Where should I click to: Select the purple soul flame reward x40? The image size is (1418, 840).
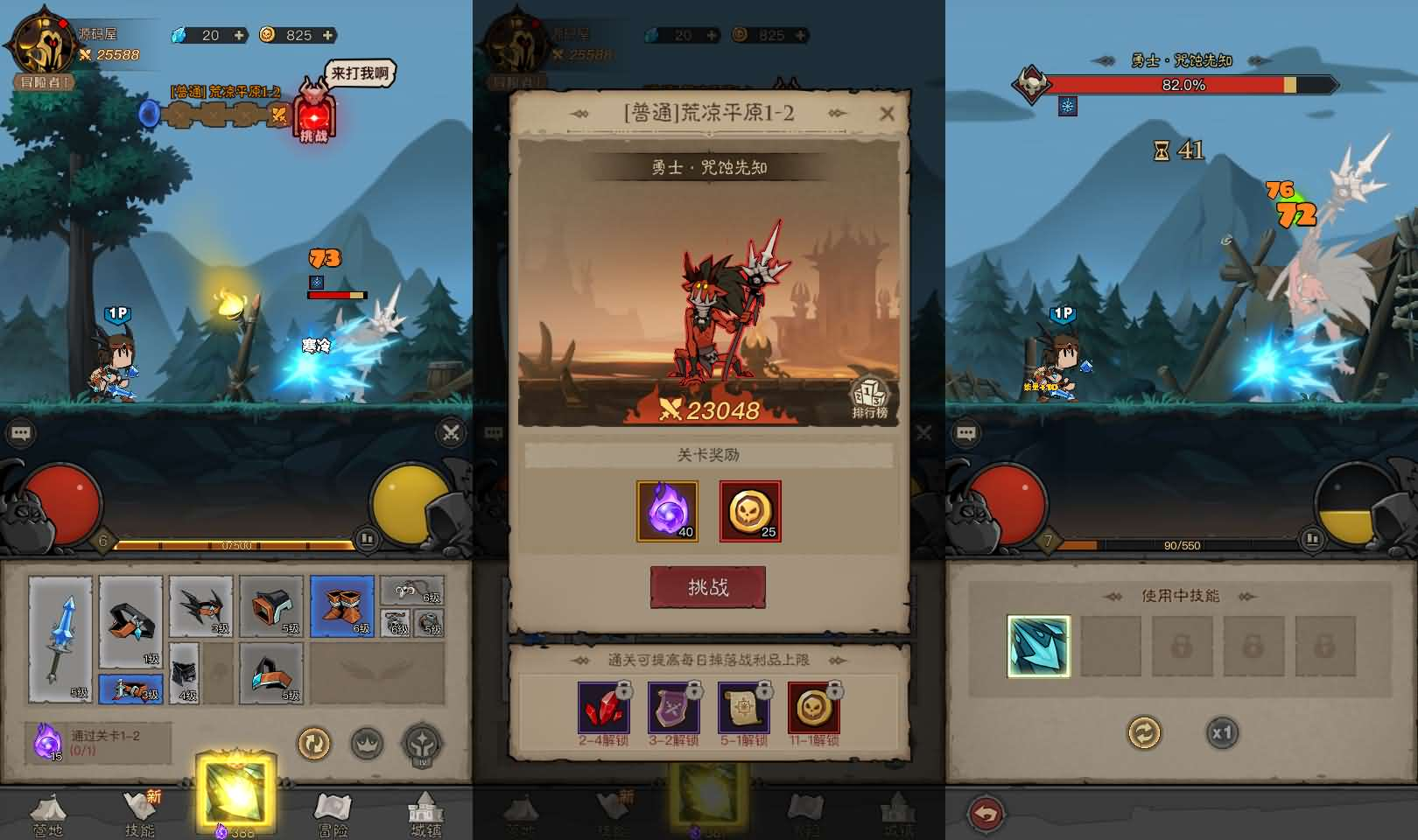click(x=667, y=511)
